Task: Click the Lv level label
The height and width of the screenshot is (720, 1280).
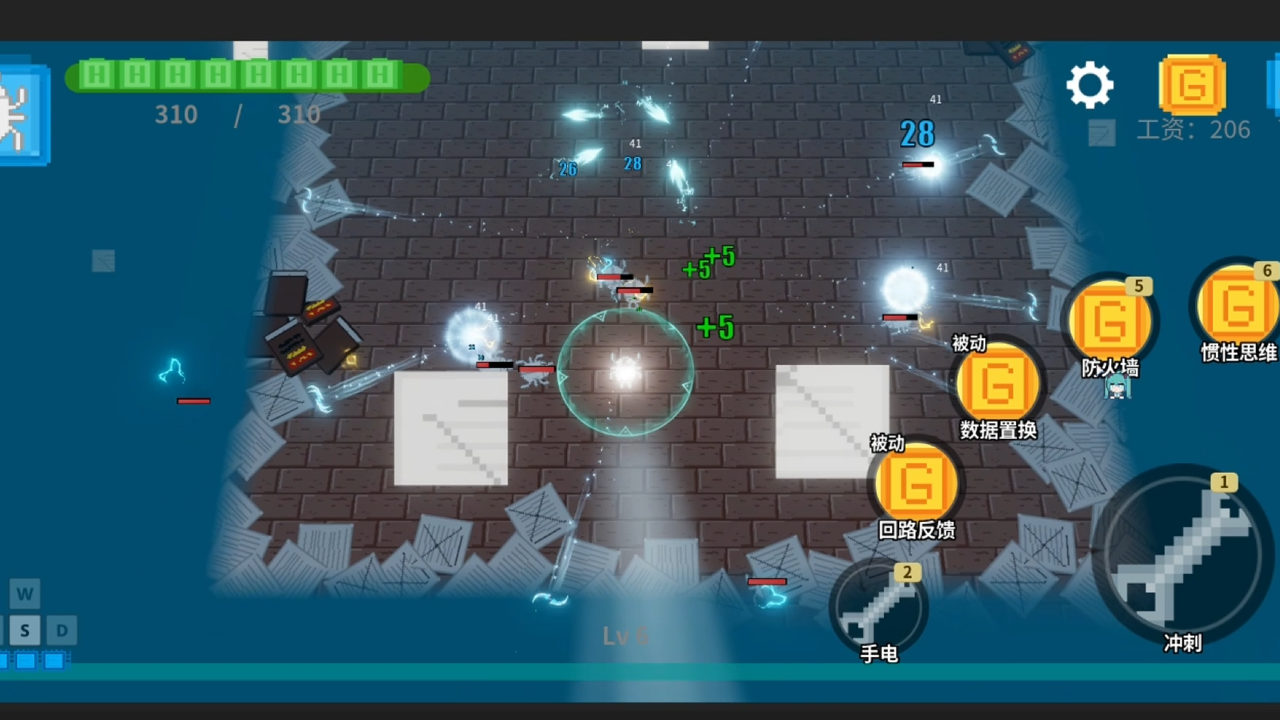Action: [627, 636]
